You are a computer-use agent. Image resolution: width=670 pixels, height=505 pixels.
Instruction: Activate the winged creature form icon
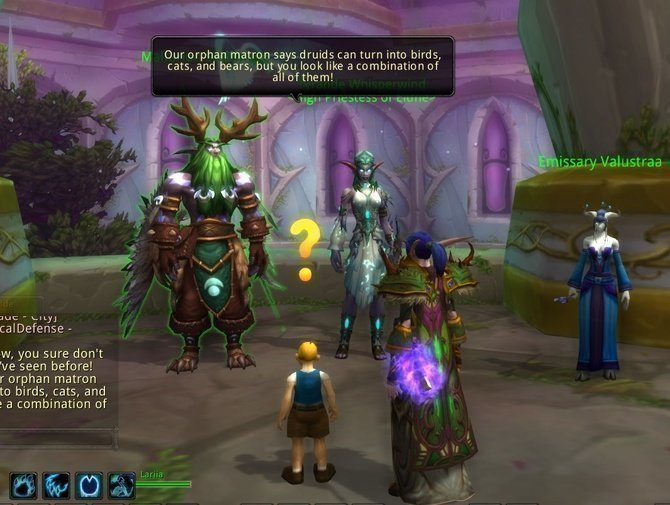tap(121, 486)
